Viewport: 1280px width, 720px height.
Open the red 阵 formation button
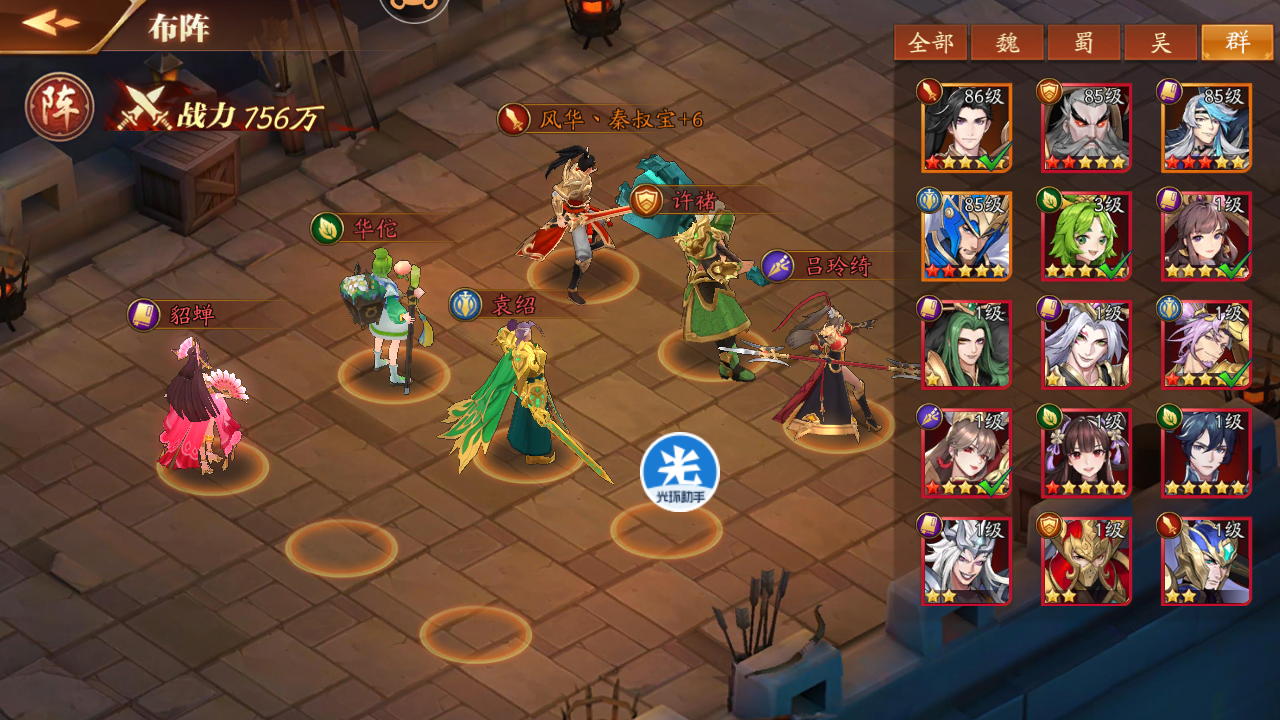coord(59,106)
